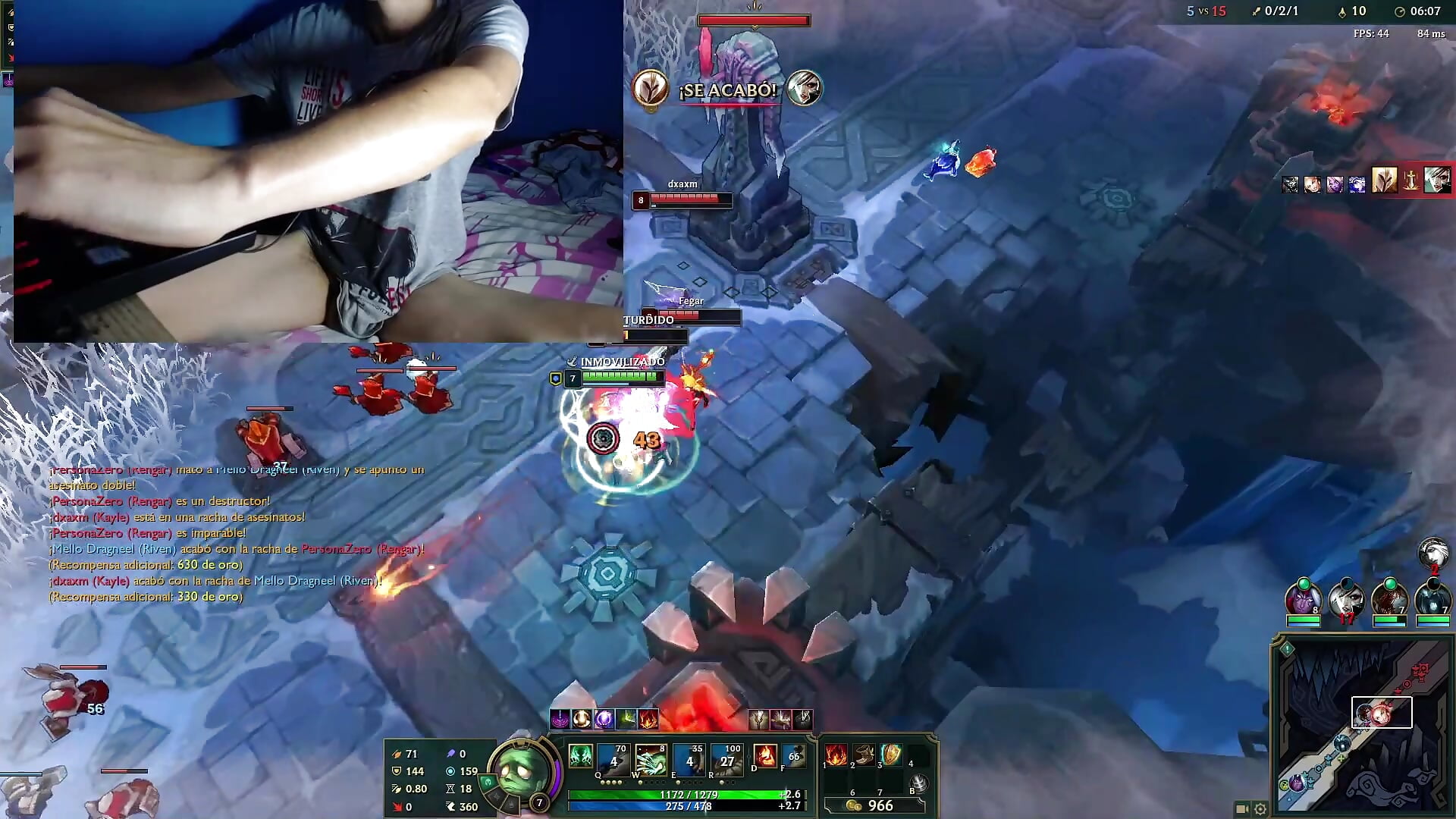Cast Despair via the W ability icon

(651, 761)
